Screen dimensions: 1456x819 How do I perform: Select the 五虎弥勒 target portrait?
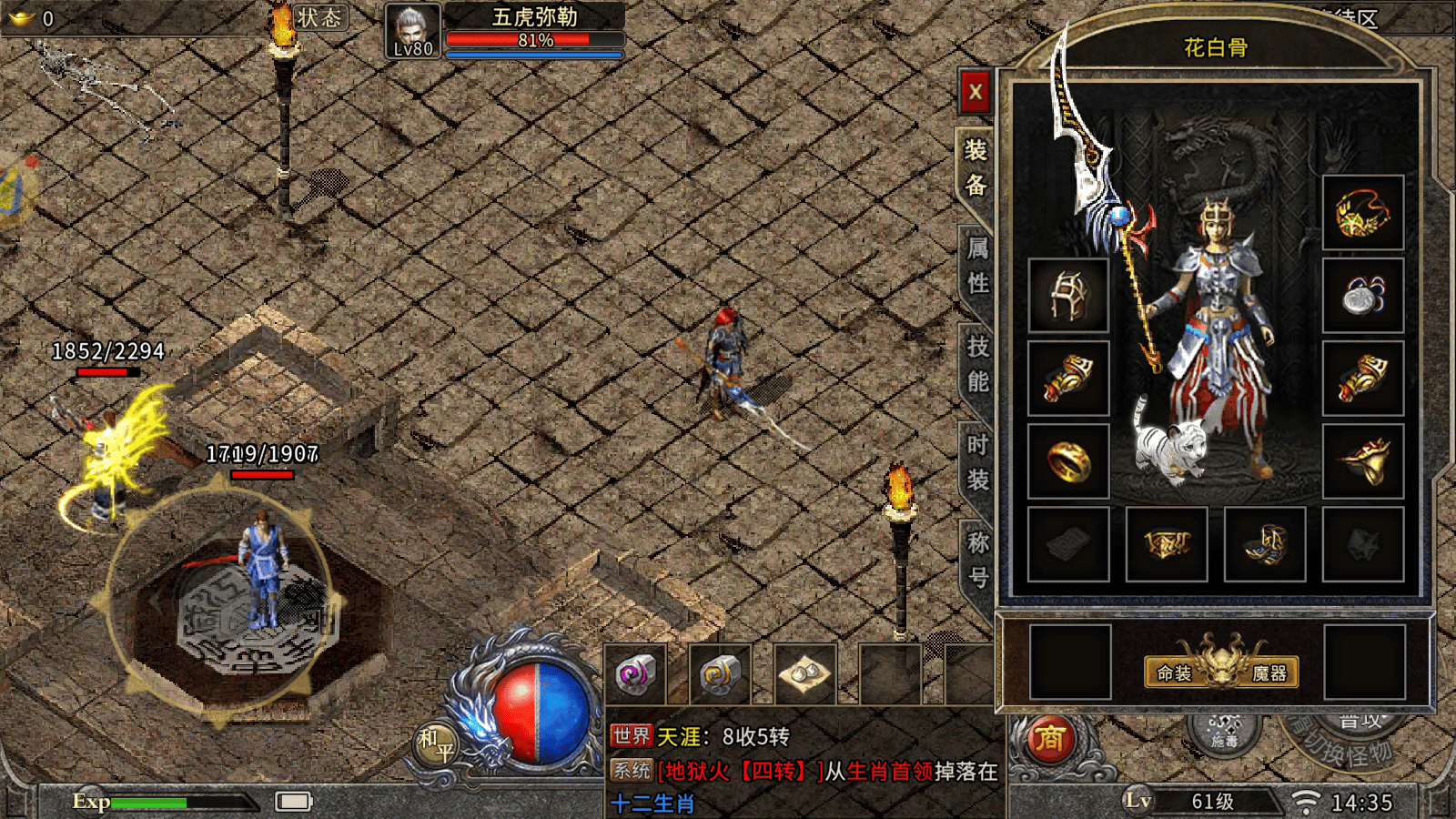pos(412,30)
